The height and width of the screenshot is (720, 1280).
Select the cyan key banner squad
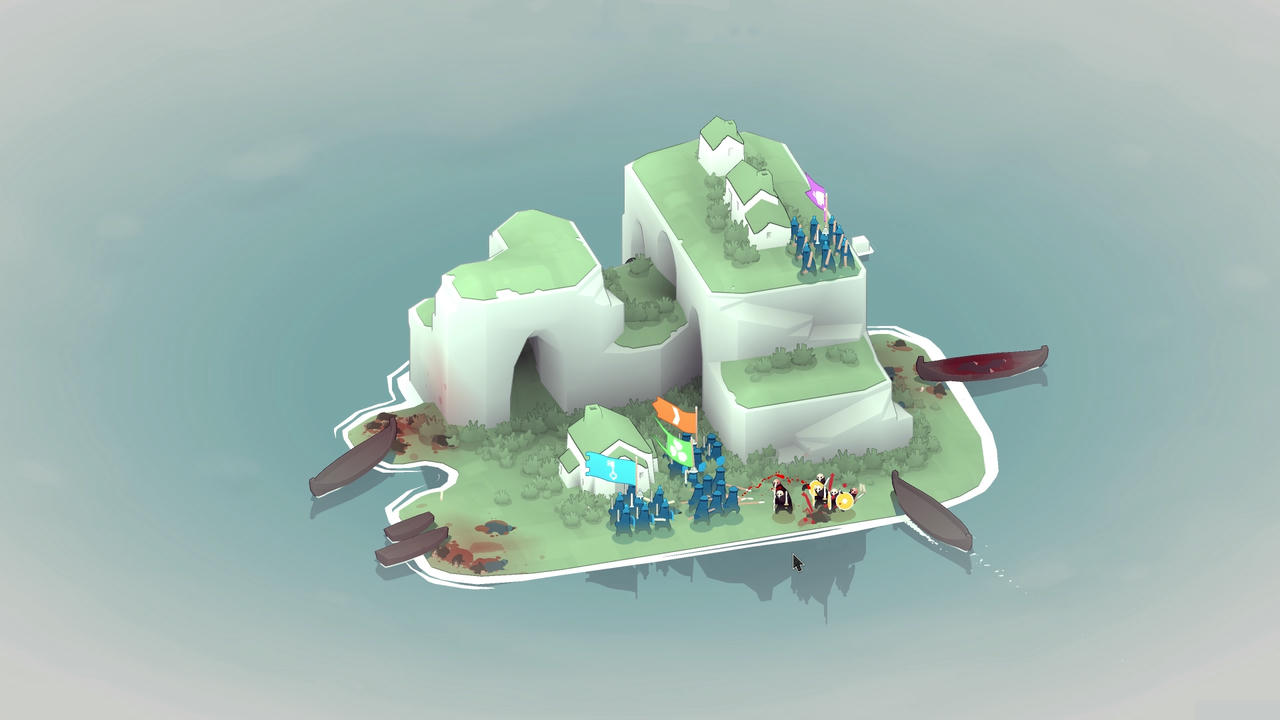coord(610,468)
